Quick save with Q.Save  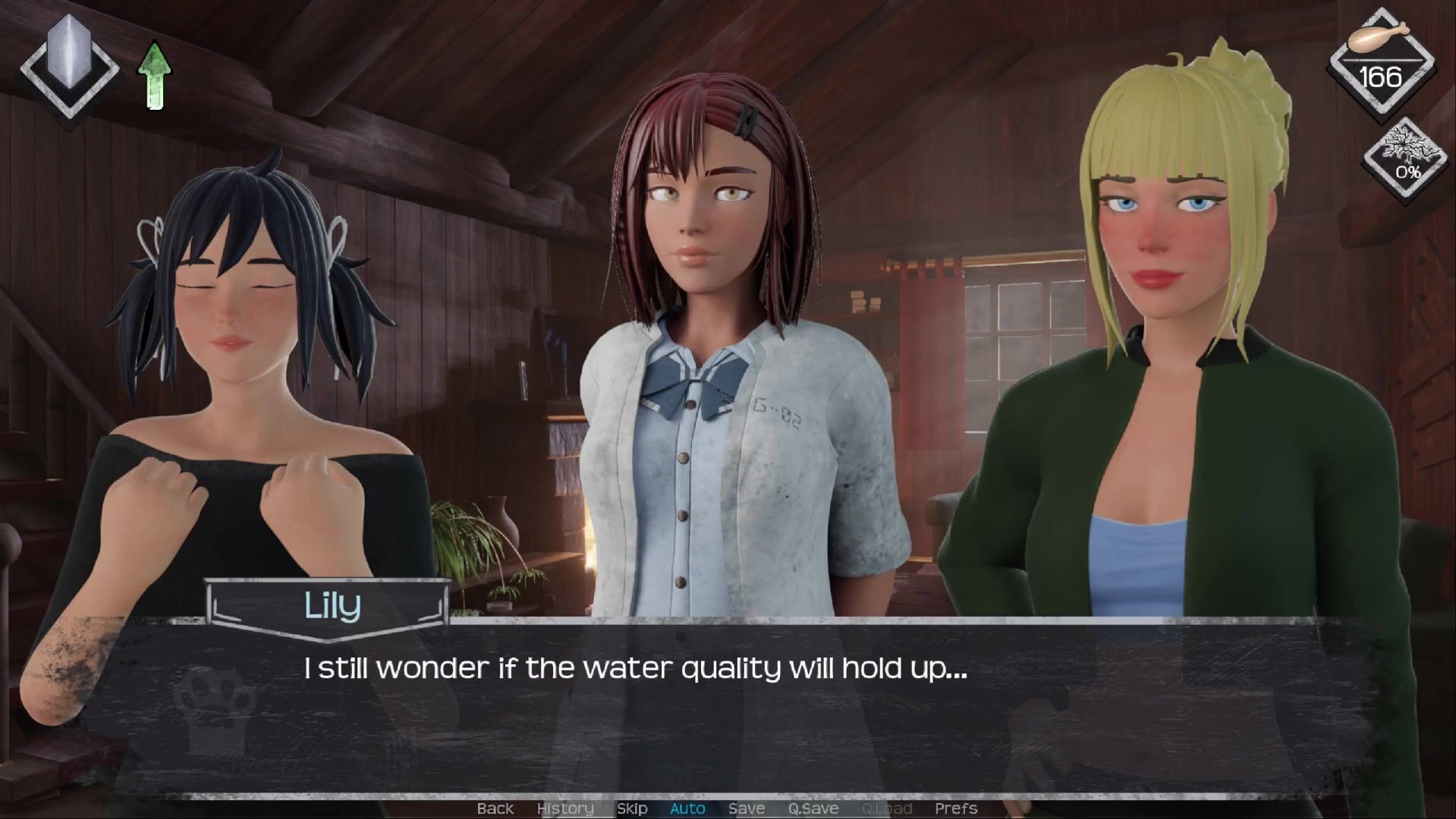click(x=813, y=808)
